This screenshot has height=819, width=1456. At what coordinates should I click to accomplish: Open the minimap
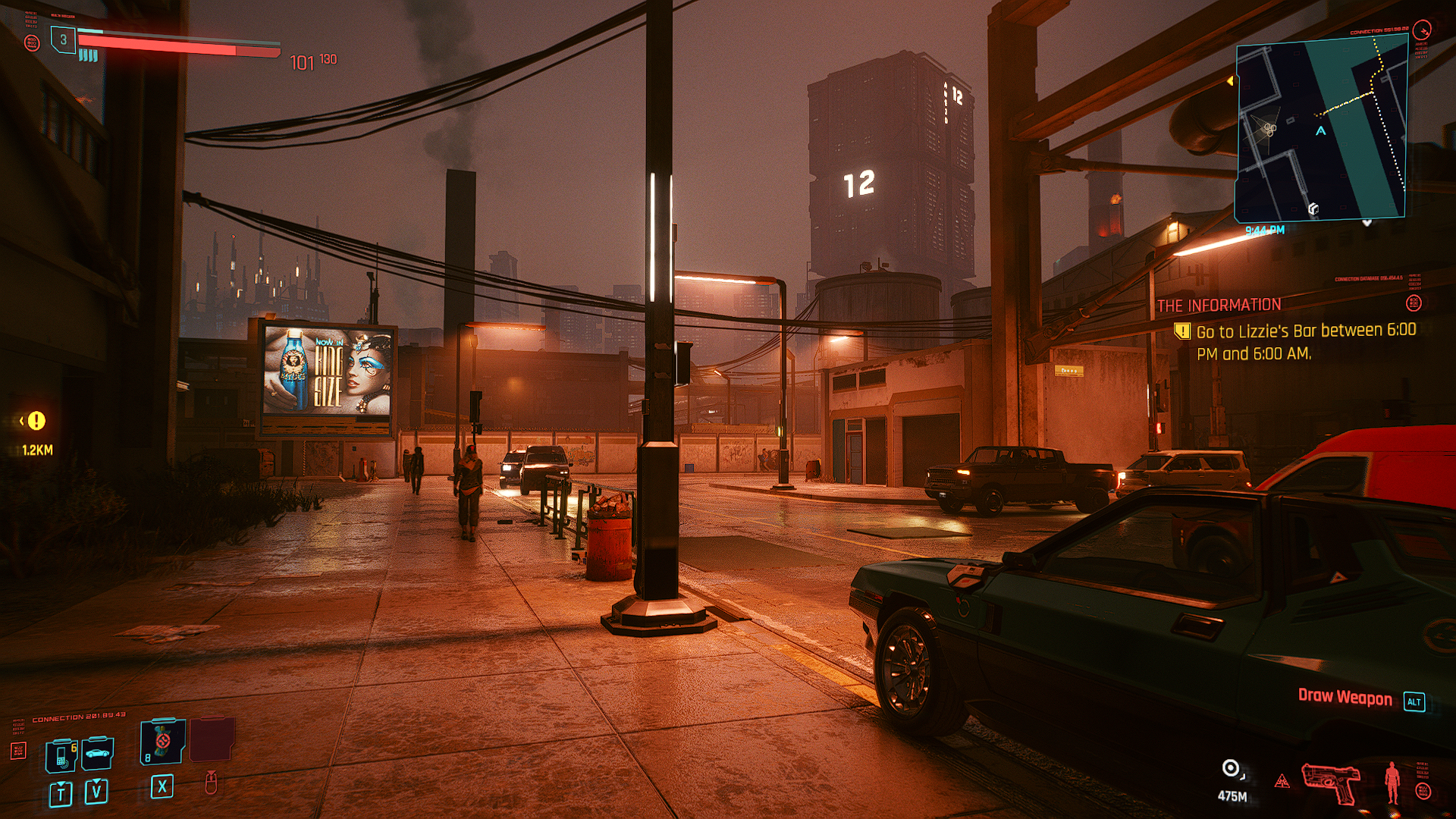1321,130
